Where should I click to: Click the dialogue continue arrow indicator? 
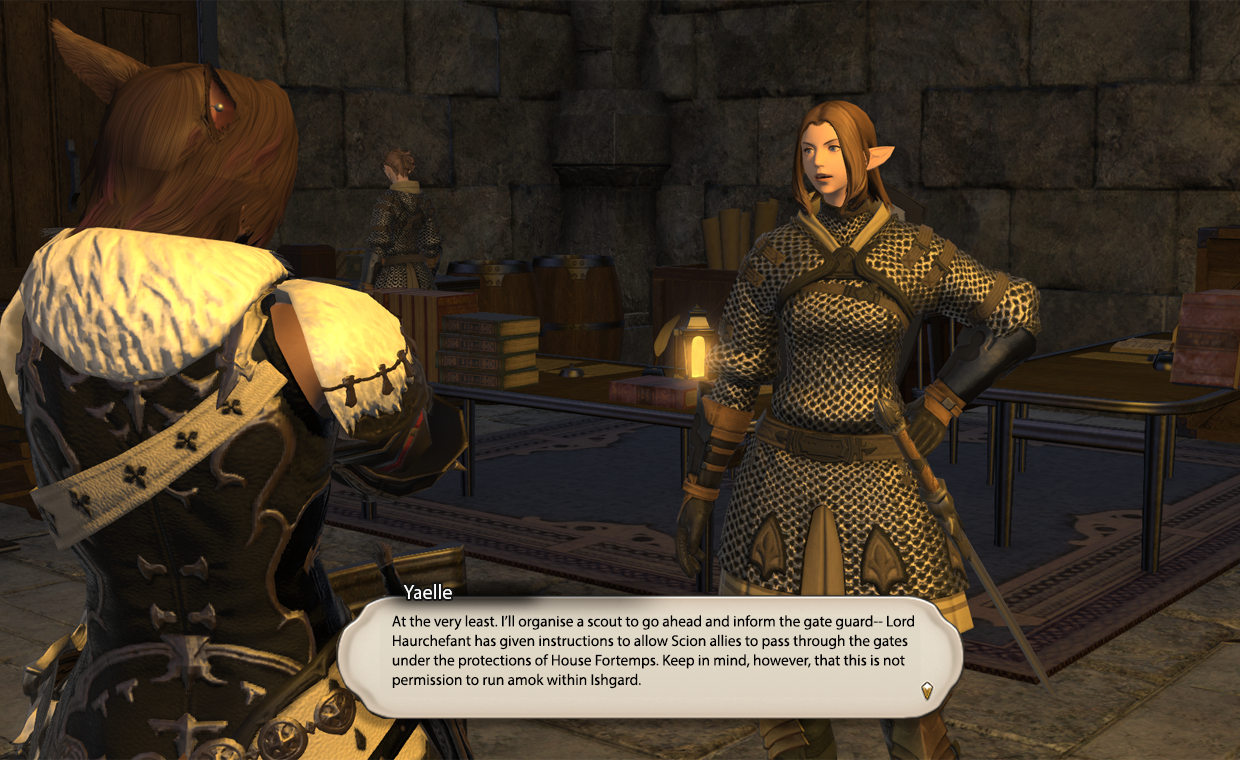click(927, 690)
